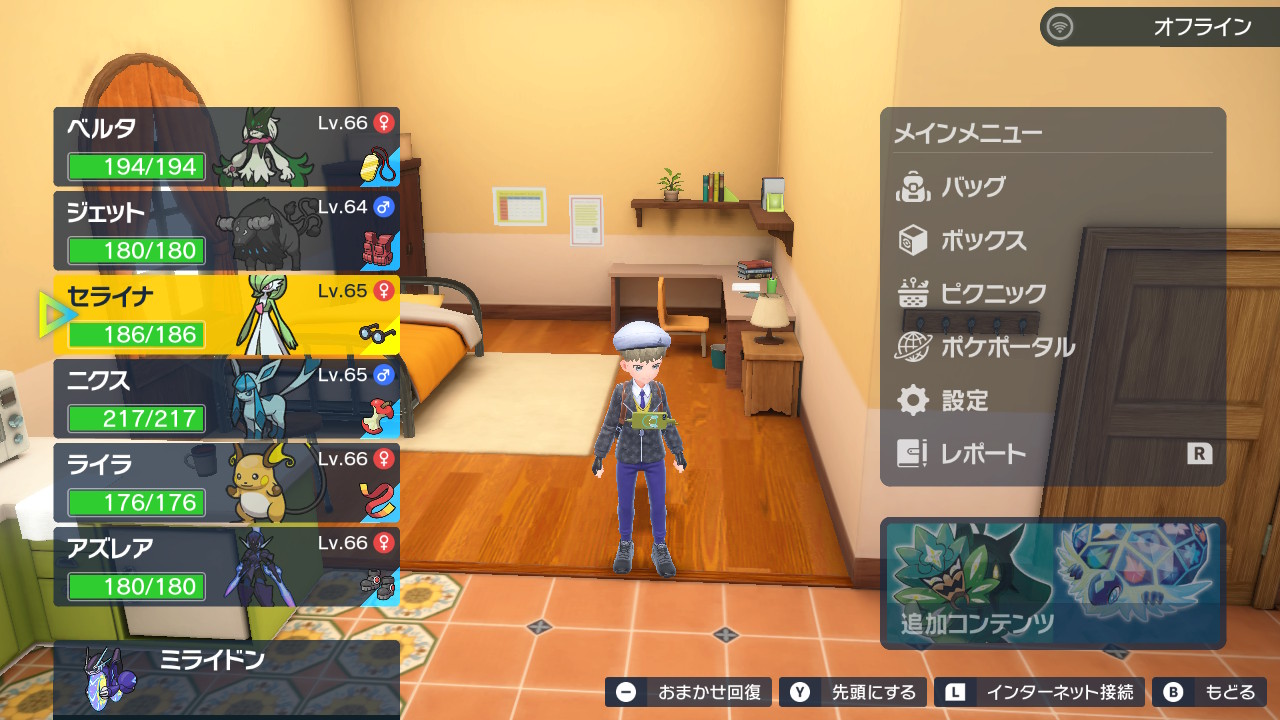Open the バッグ (Bag) menu entry

coord(972,187)
